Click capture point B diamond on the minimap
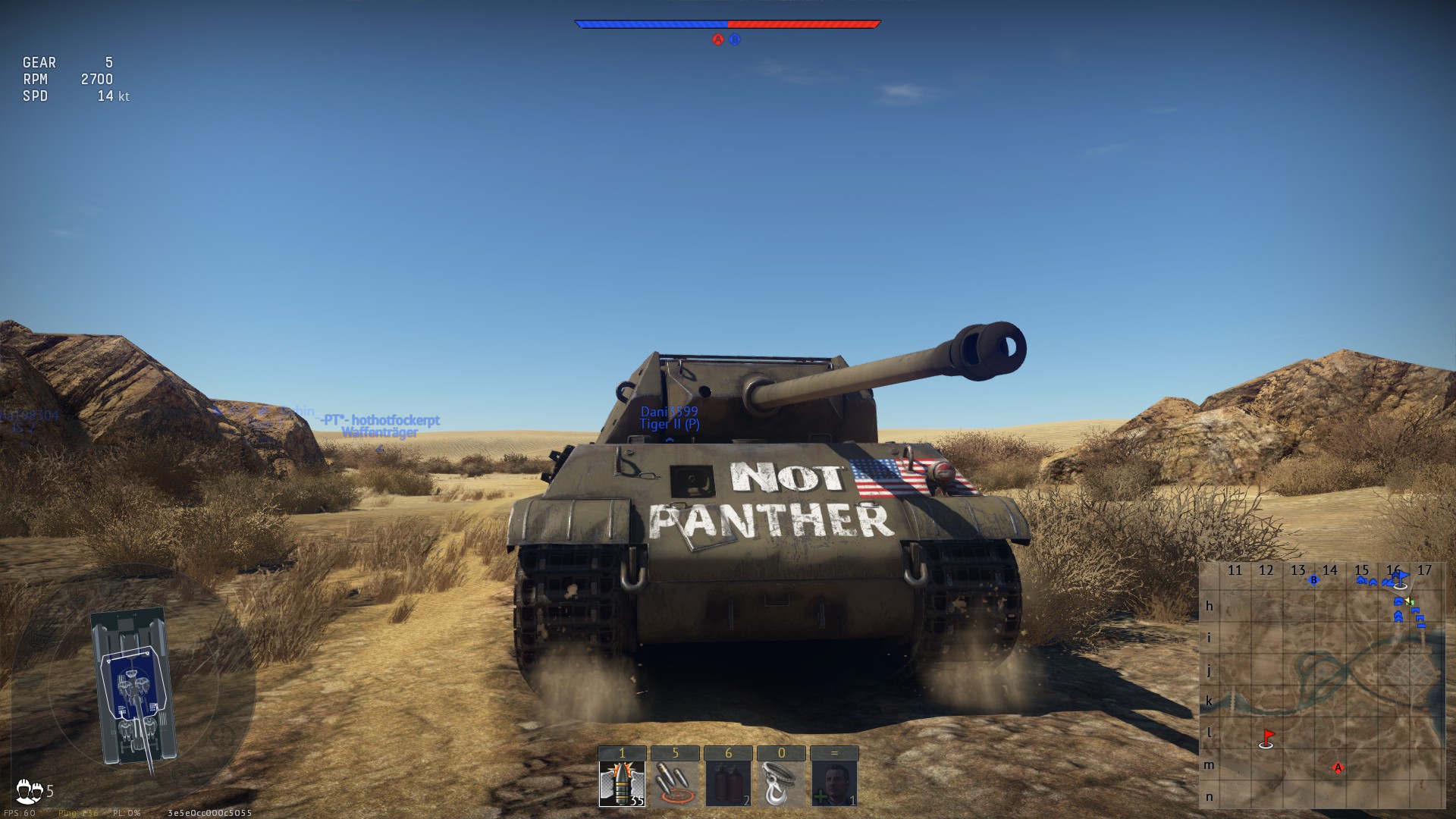Image resolution: width=1456 pixels, height=819 pixels. 1313,579
